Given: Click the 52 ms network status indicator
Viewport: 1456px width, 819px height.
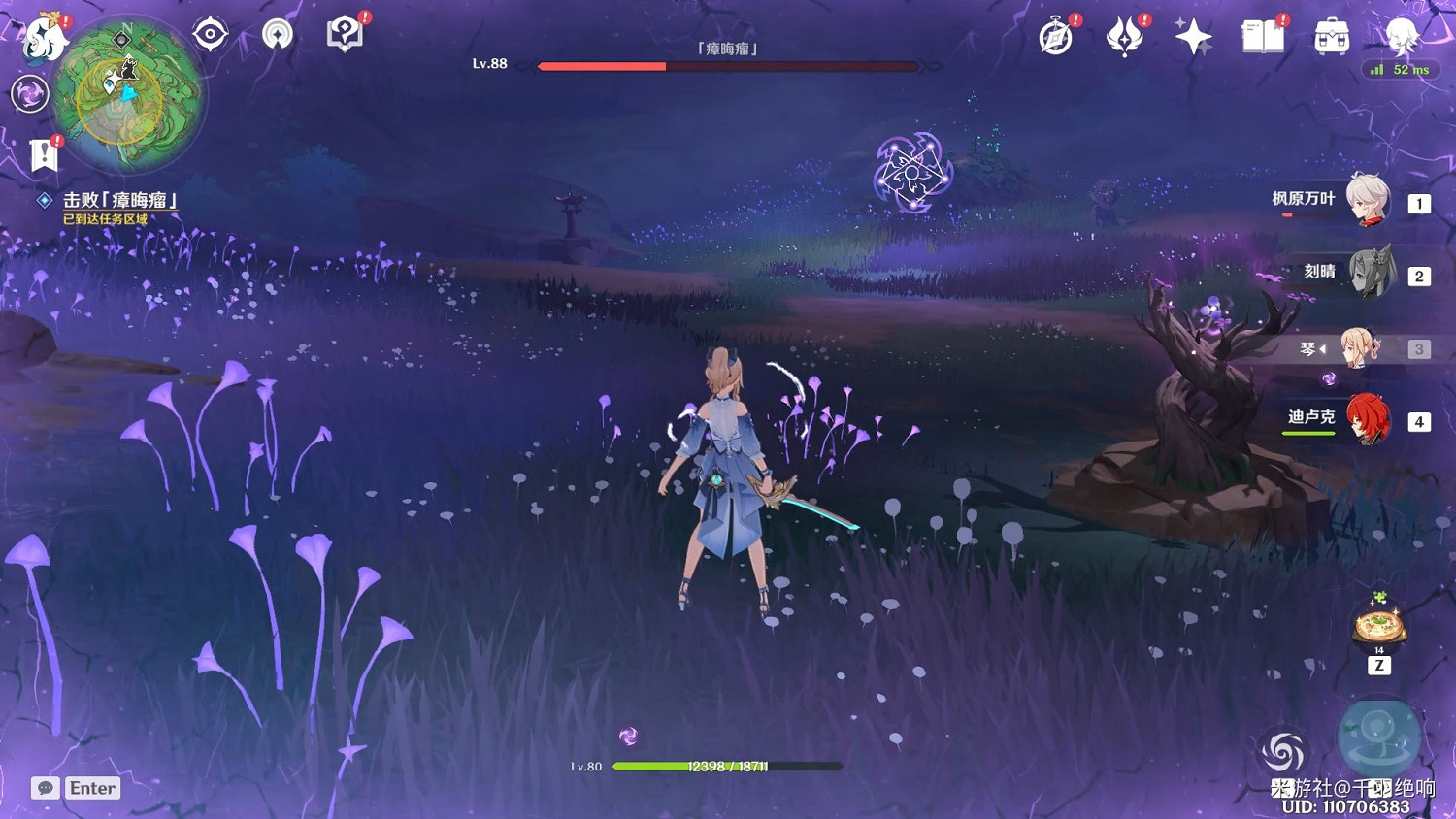Looking at the screenshot, I should [1401, 69].
